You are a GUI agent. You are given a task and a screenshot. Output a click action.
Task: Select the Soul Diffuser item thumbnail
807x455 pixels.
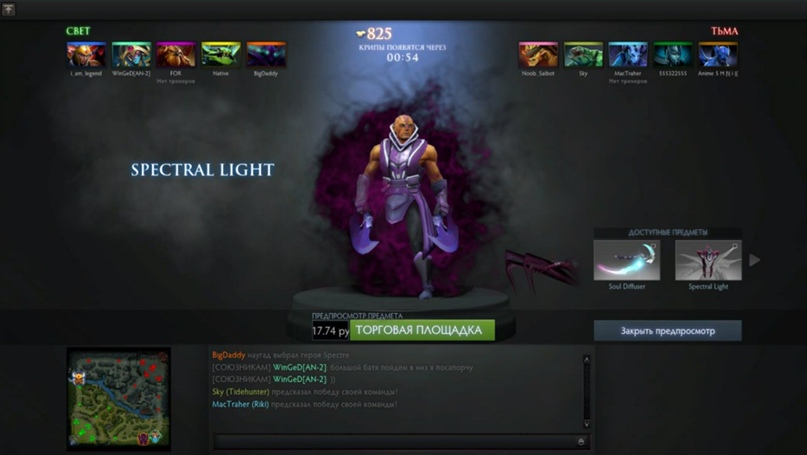tap(627, 260)
